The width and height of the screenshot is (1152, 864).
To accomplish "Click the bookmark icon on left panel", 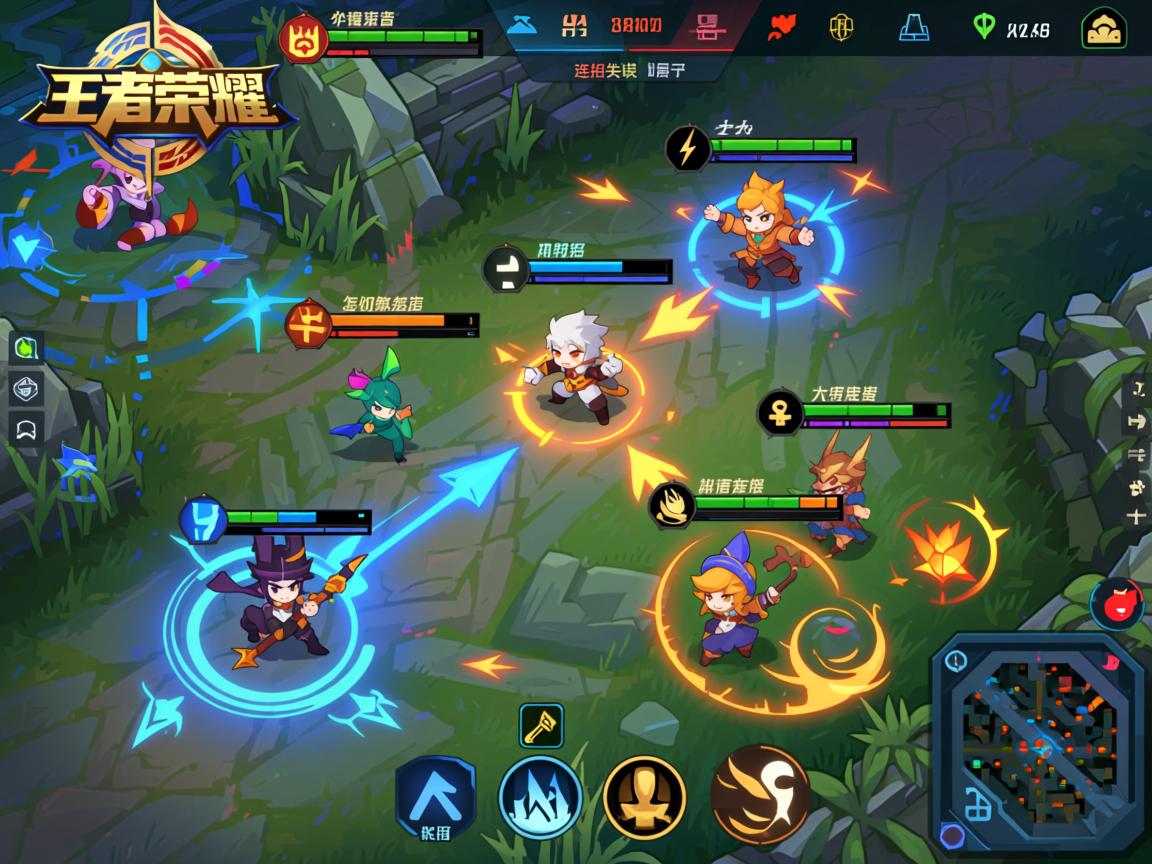I will pos(26,428).
